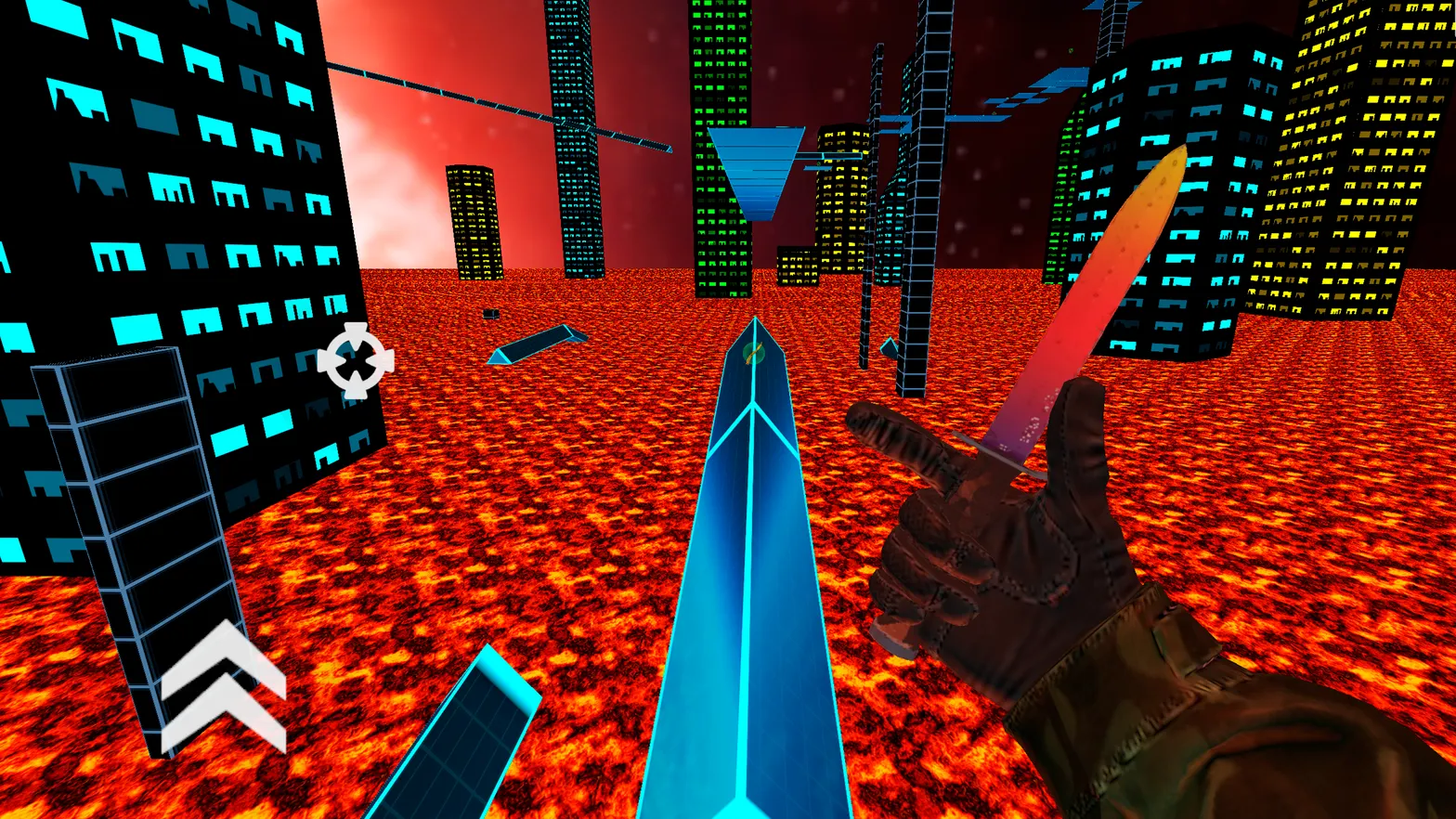Click the white directional pad icon
This screenshot has height=819, width=1456.
click(356, 360)
